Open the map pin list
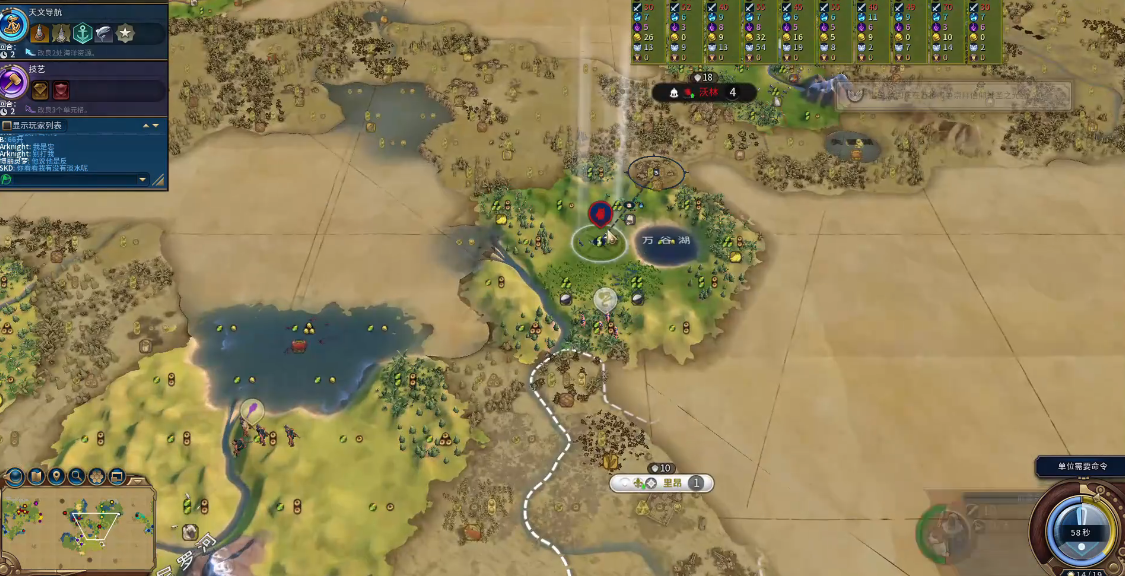Image resolution: width=1125 pixels, height=576 pixels. [57, 477]
